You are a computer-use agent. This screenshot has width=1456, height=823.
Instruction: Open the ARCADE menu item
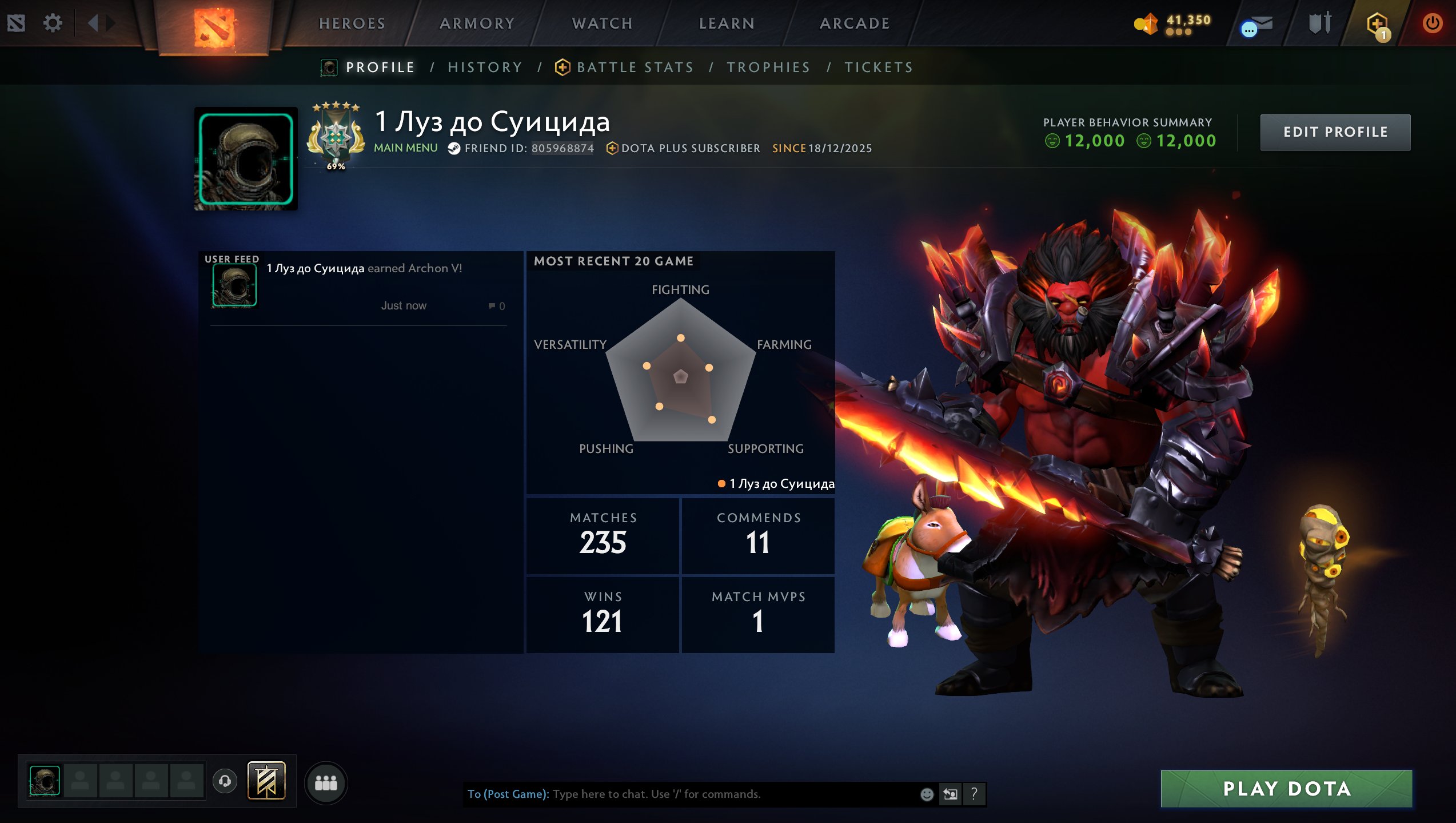tap(855, 23)
